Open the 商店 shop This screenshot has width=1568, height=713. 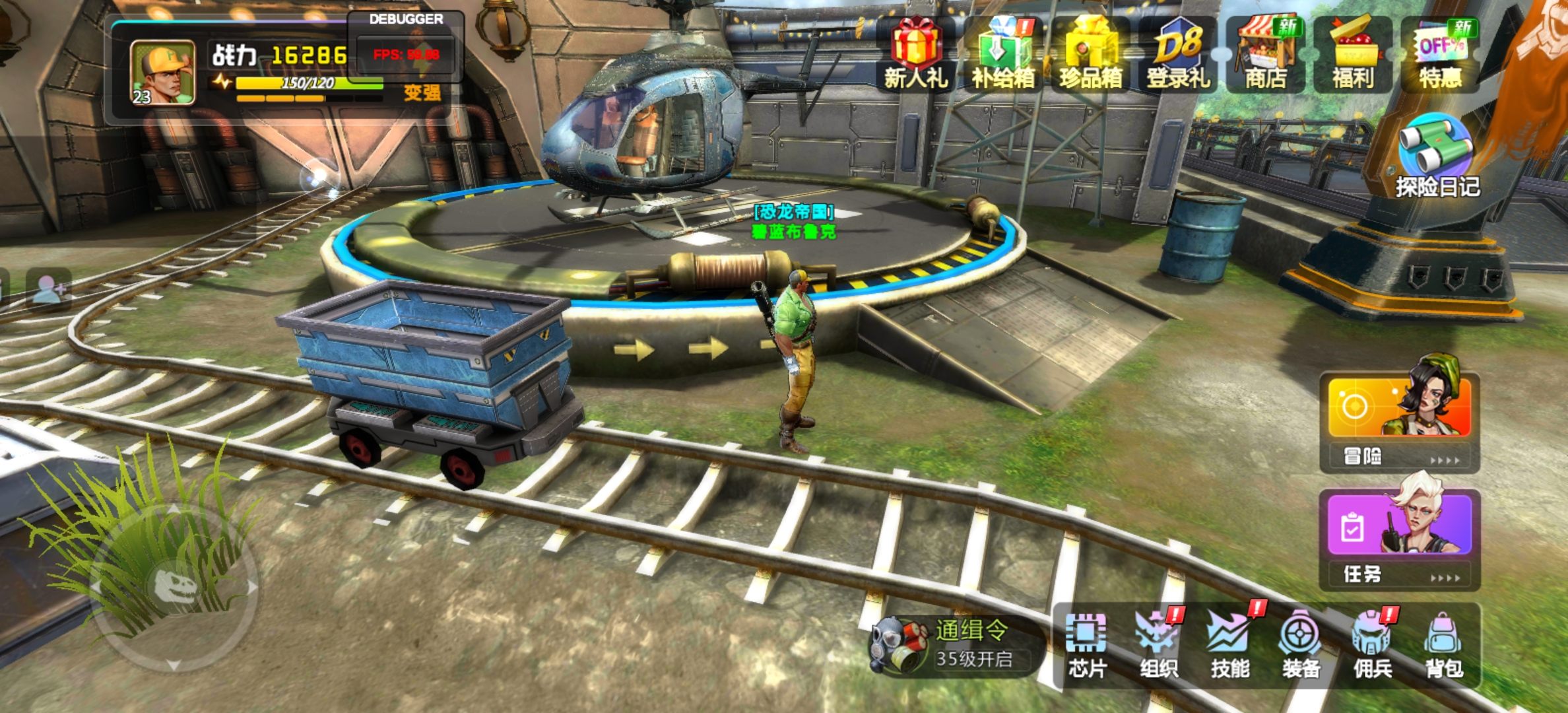click(1265, 54)
